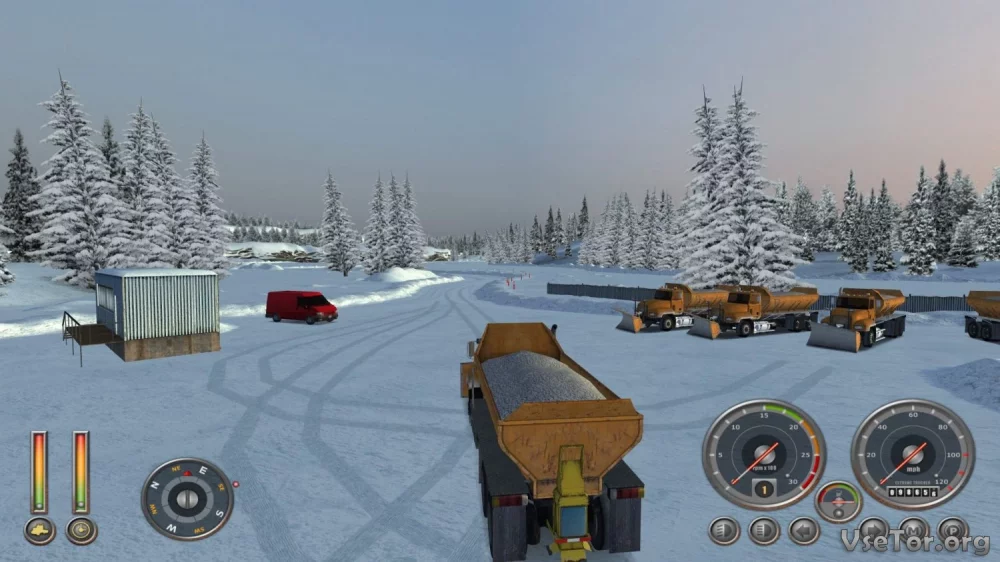Viewport: 1000px width, 562px height.
Task: Click the round M button
Action: [x=913, y=528]
